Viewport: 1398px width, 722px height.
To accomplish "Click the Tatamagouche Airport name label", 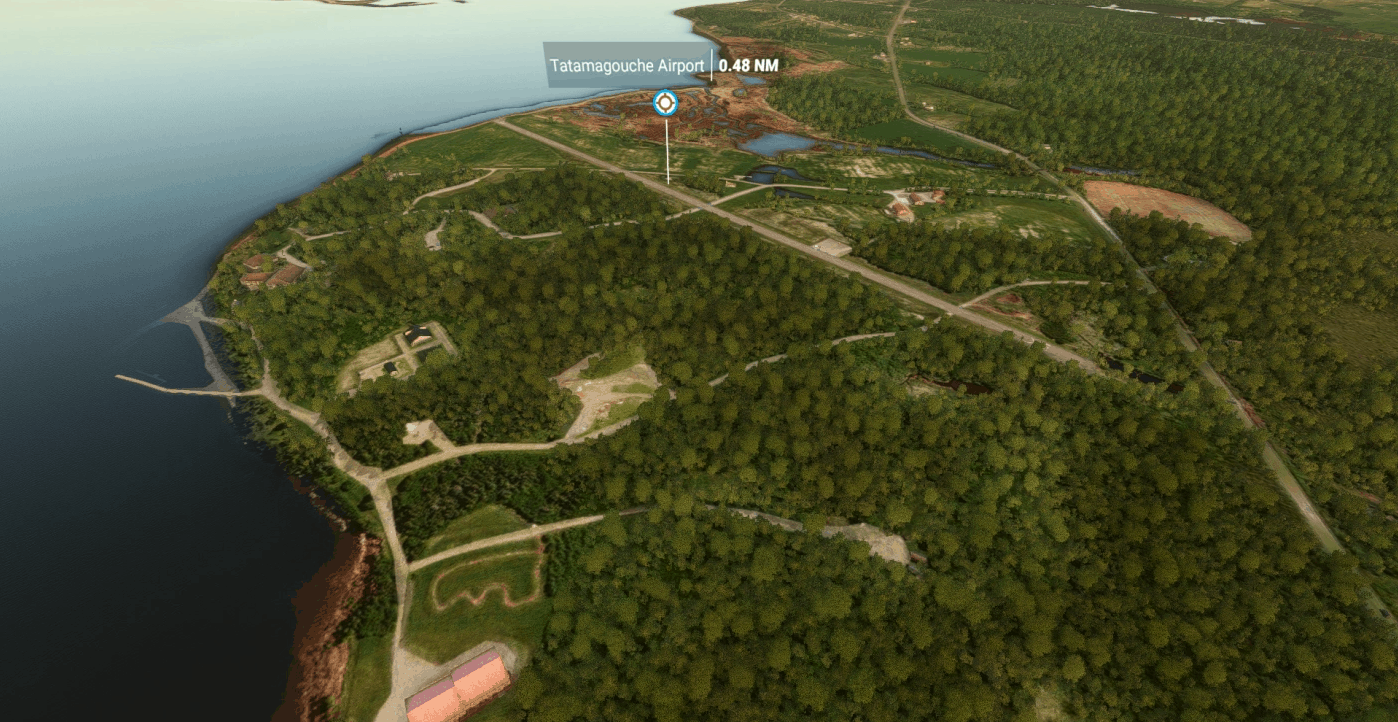I will [x=627, y=65].
